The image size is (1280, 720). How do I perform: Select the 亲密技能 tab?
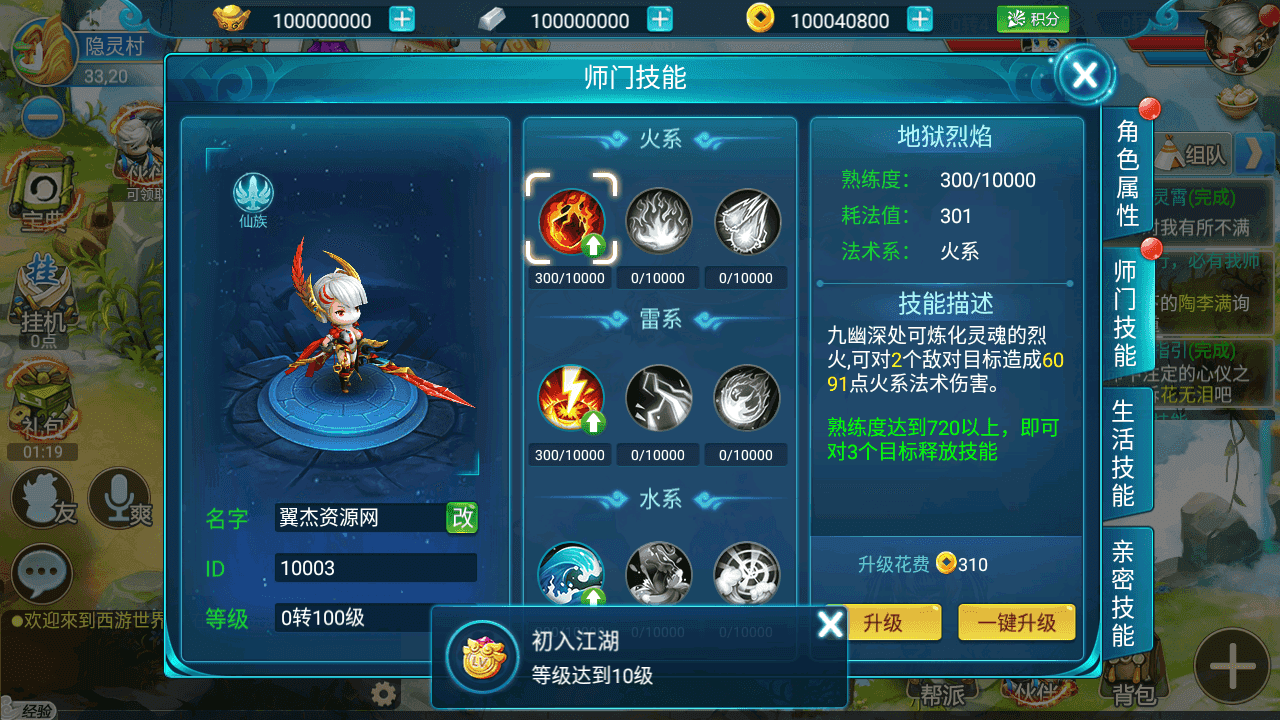point(1124,593)
